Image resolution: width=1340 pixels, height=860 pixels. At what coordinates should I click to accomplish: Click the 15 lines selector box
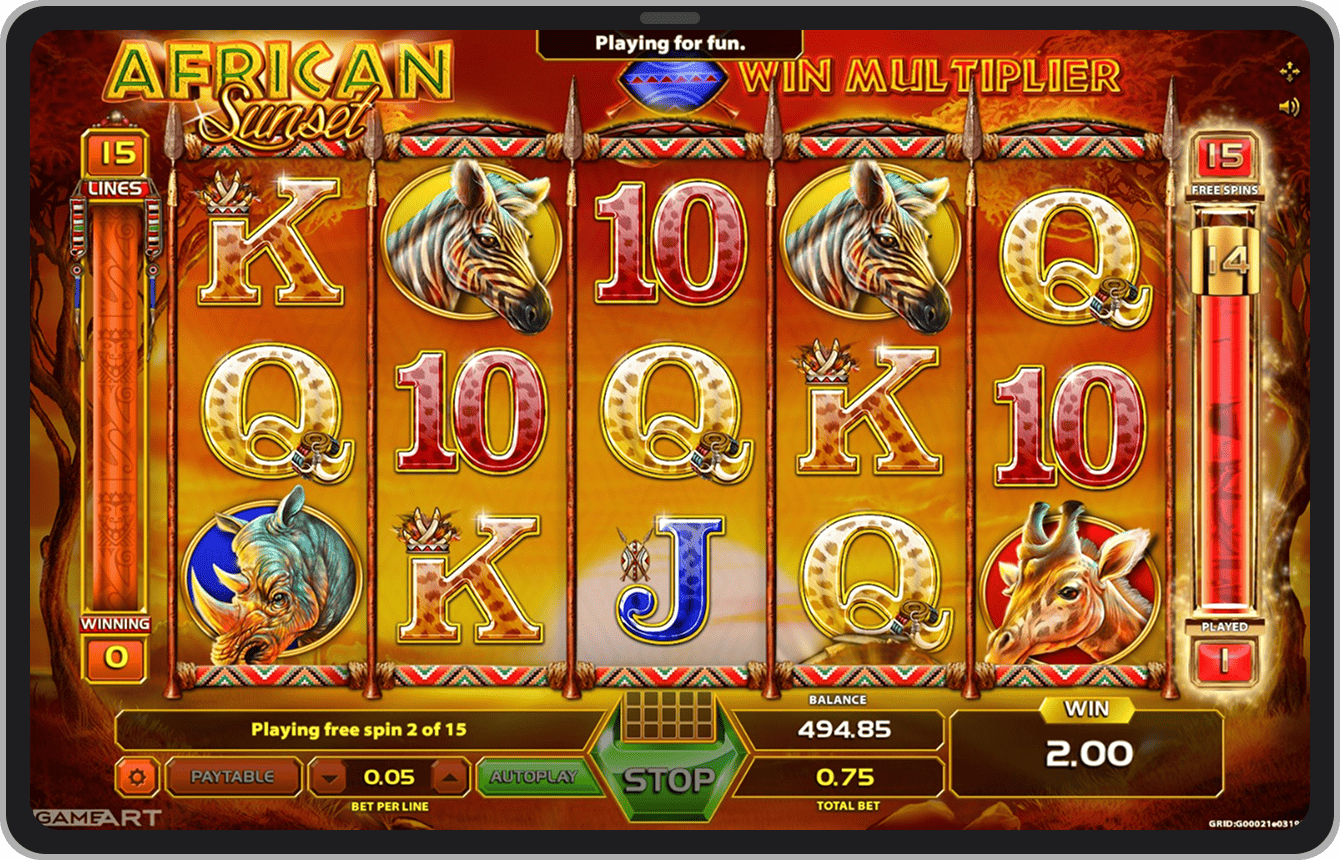117,154
